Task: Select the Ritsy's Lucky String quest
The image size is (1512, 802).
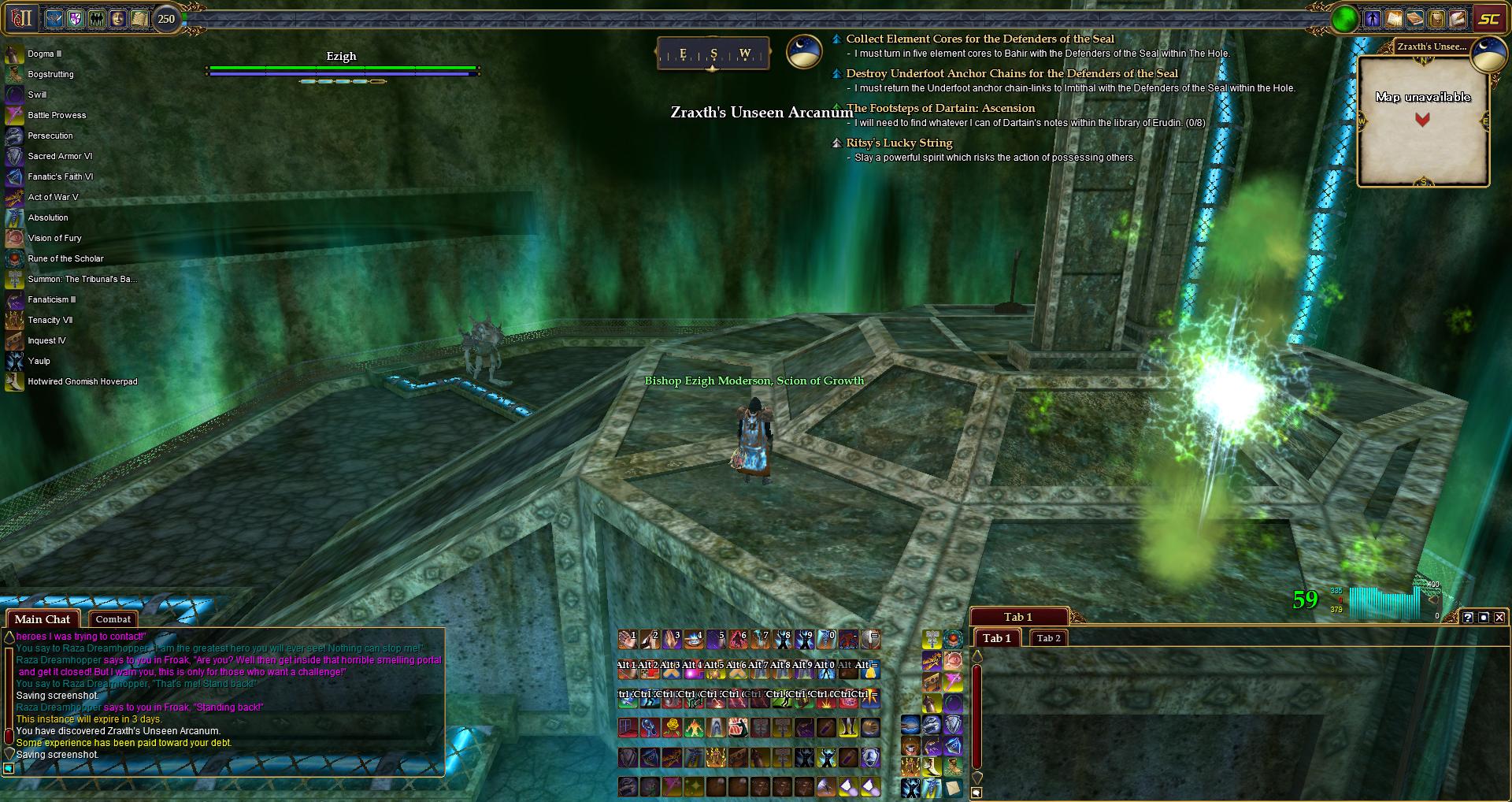Action: [x=899, y=143]
